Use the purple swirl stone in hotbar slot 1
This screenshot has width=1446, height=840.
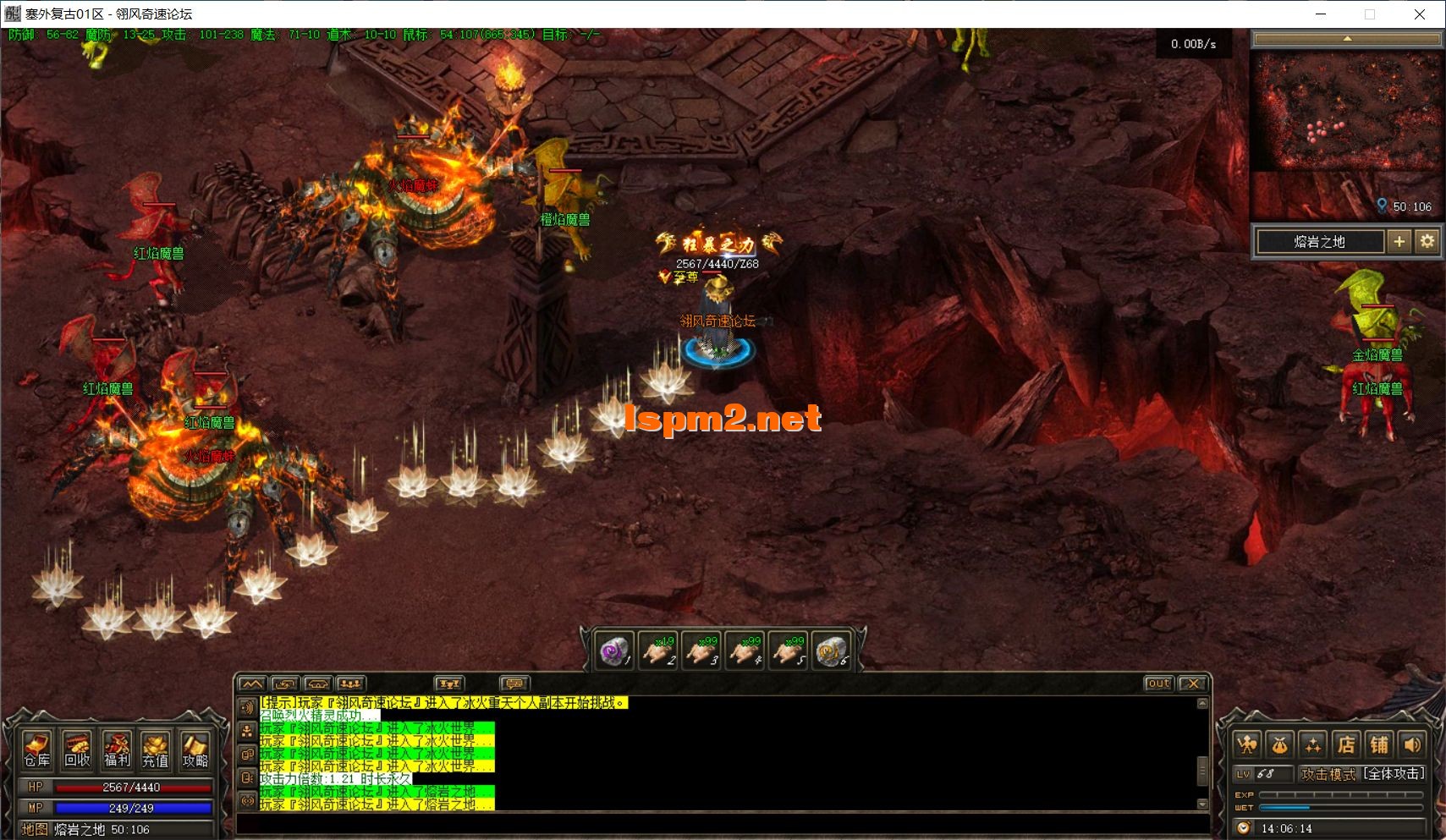coord(614,651)
